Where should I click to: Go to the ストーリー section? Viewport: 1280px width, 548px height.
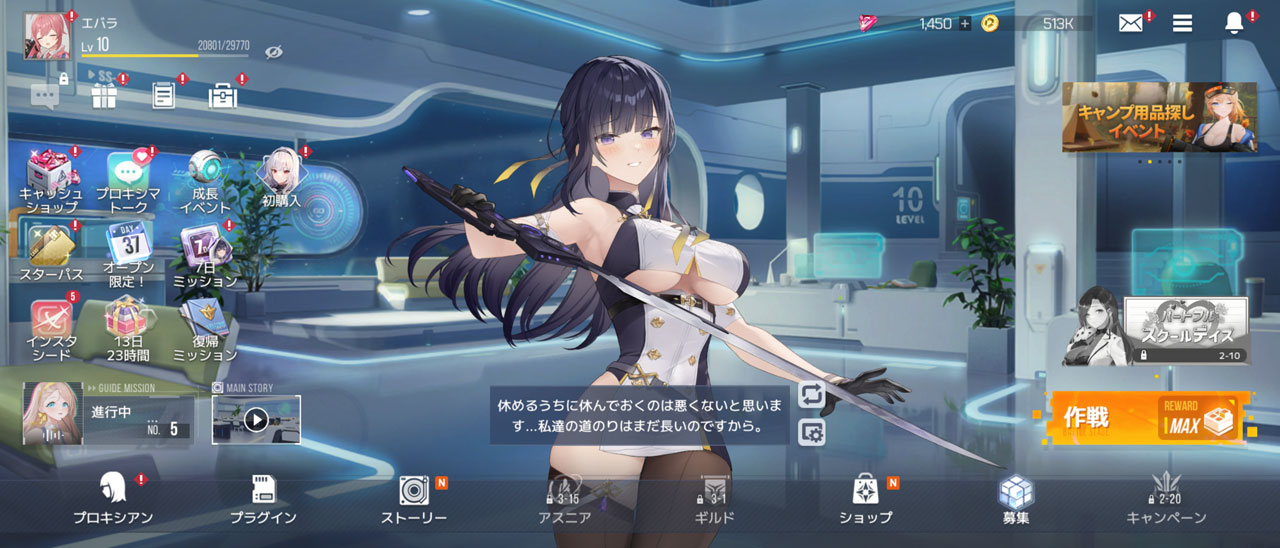click(x=414, y=500)
